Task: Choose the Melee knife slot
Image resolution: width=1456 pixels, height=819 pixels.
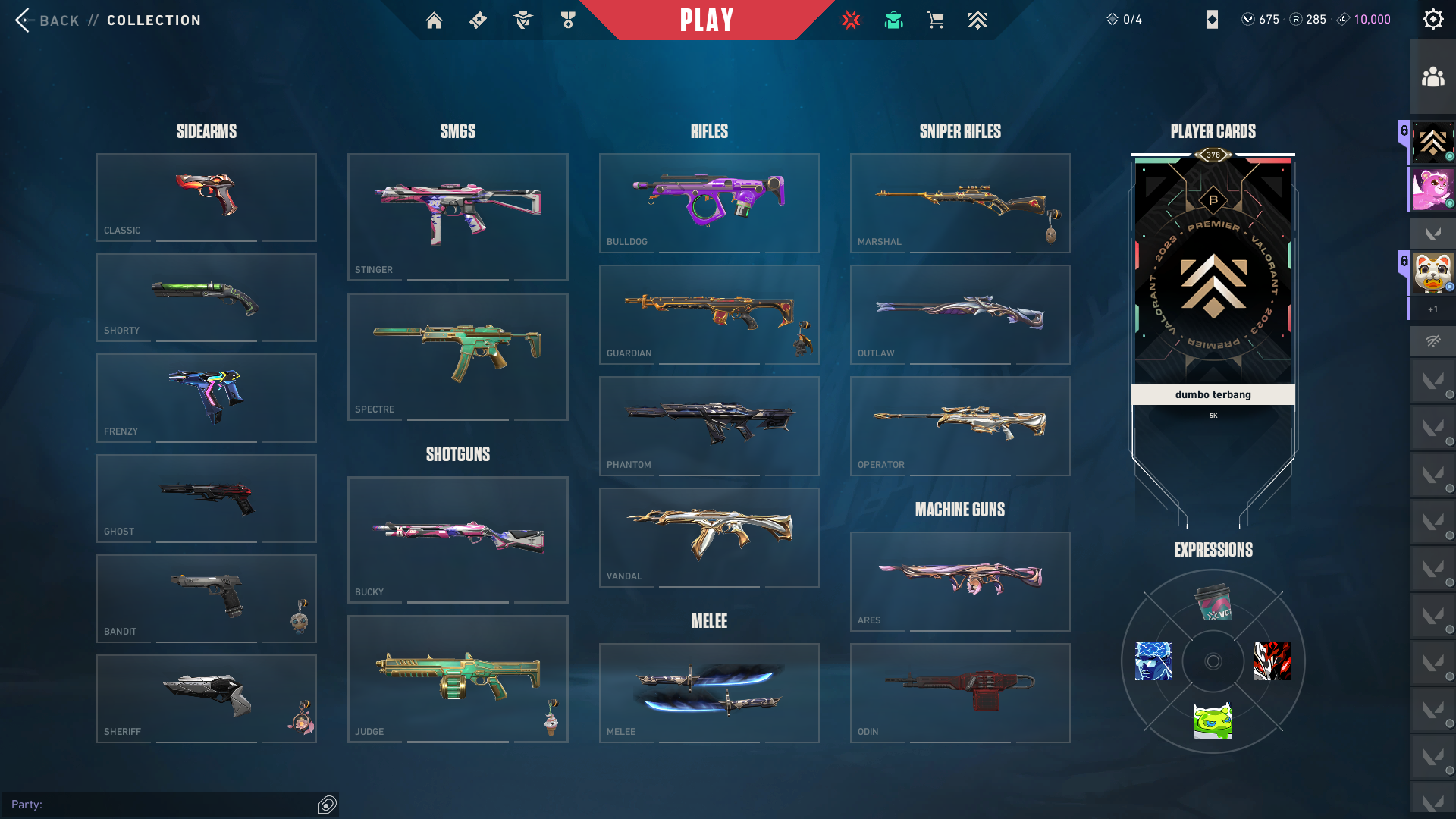Action: (709, 692)
